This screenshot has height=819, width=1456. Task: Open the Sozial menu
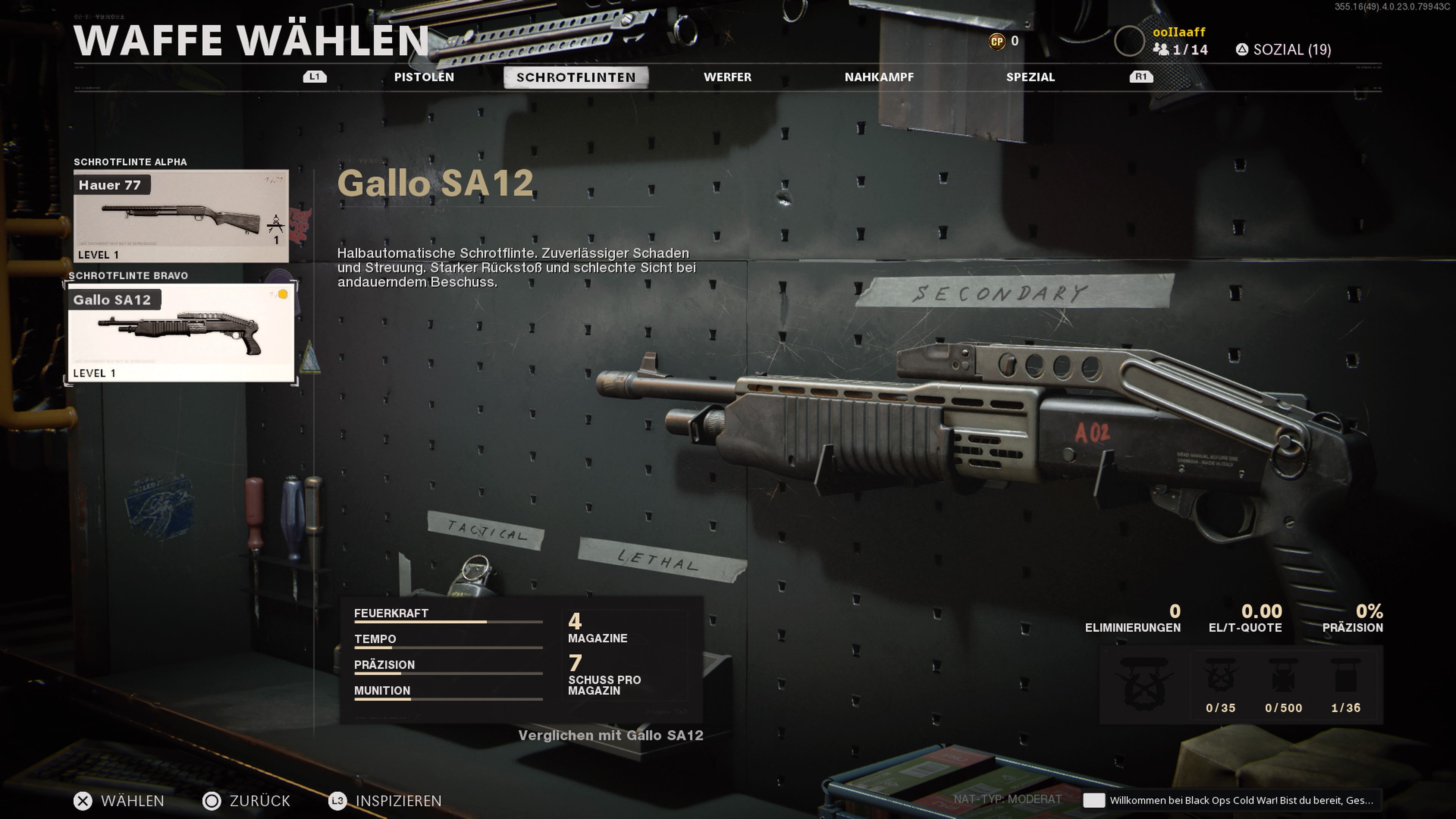click(x=1283, y=50)
